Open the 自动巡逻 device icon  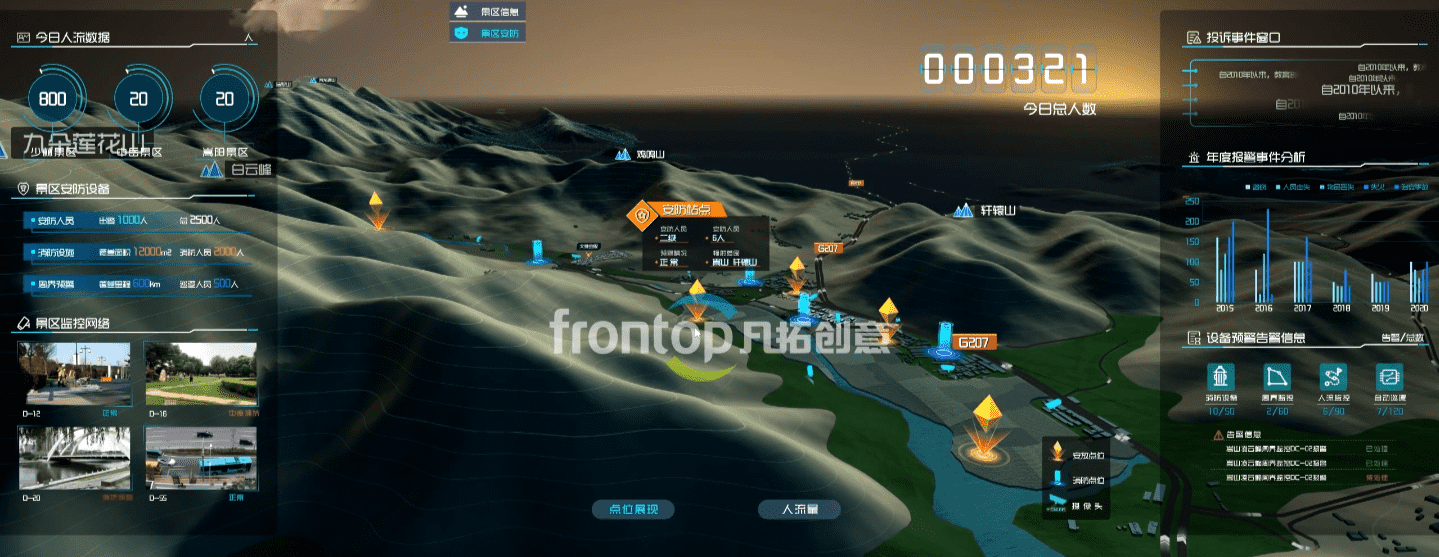[x=1389, y=377]
